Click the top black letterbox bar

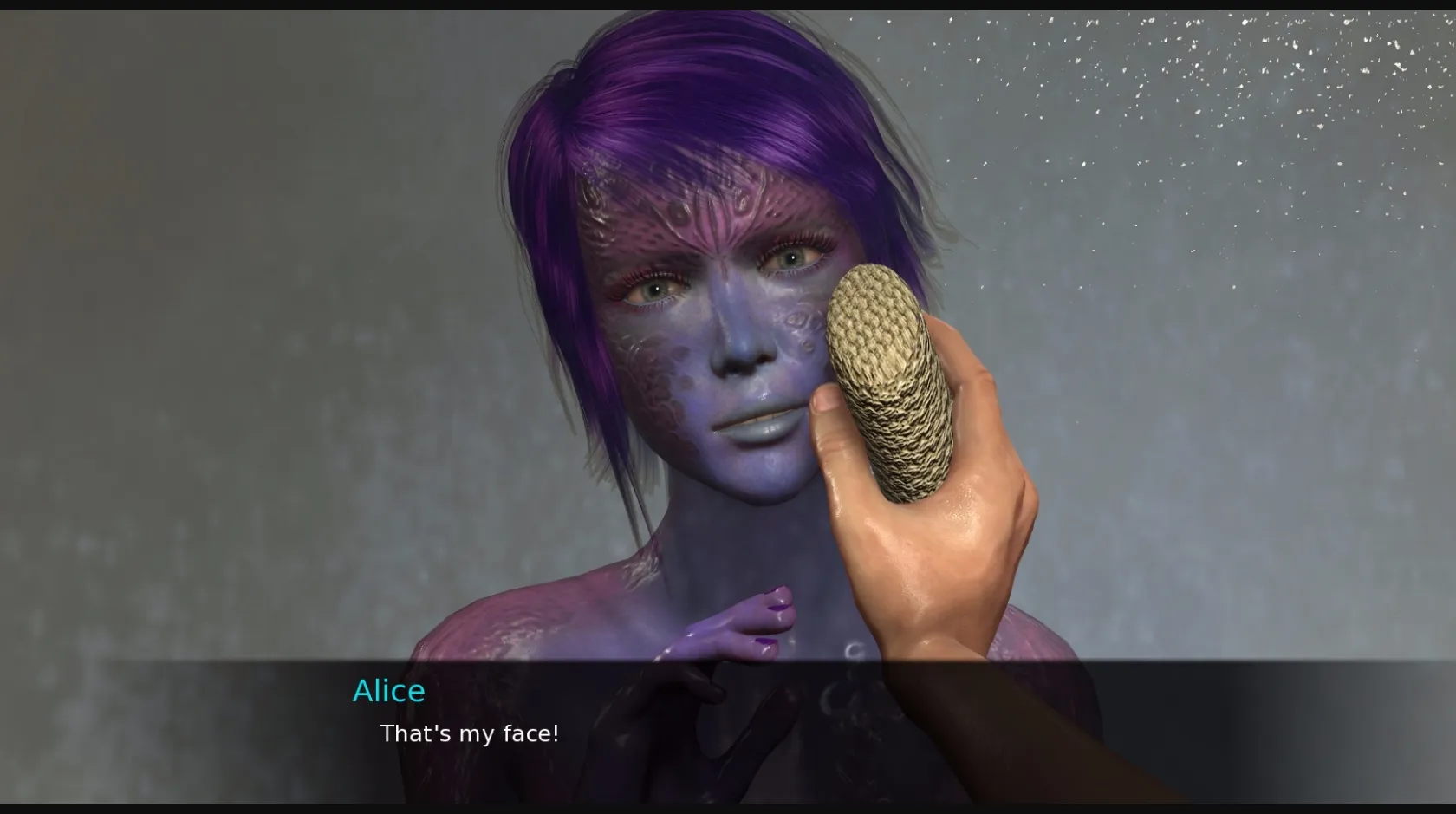click(728, 3)
